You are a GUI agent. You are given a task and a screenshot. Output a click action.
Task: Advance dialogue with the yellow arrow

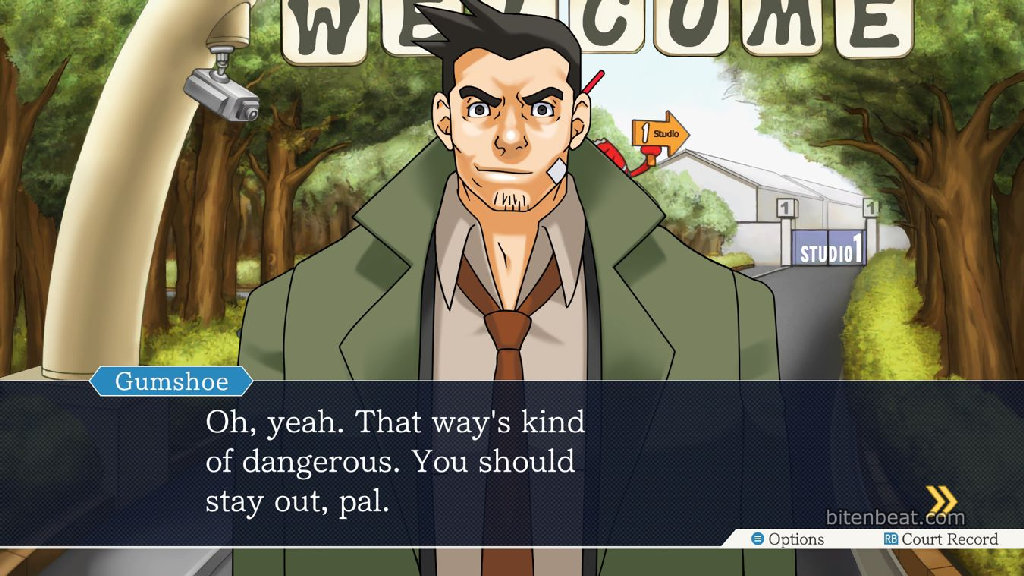pyautogui.click(x=940, y=498)
